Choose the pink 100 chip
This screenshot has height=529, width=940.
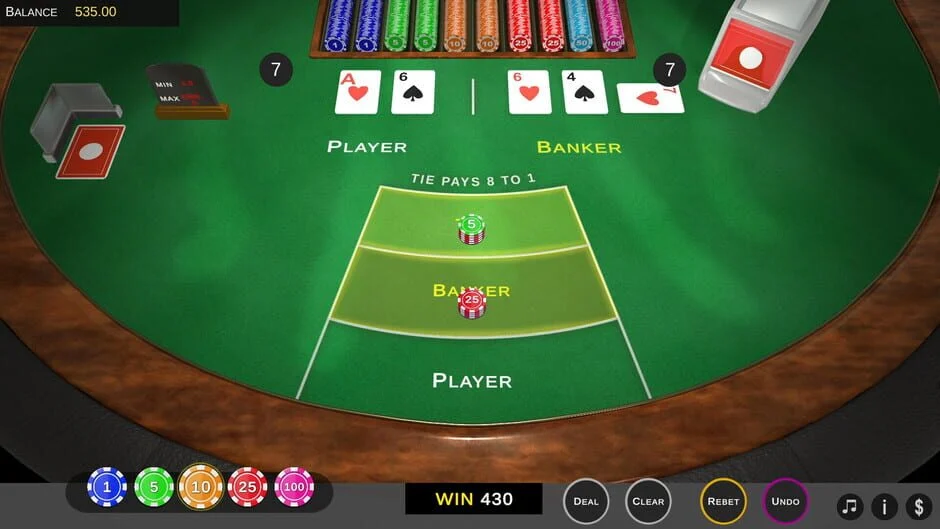point(294,487)
